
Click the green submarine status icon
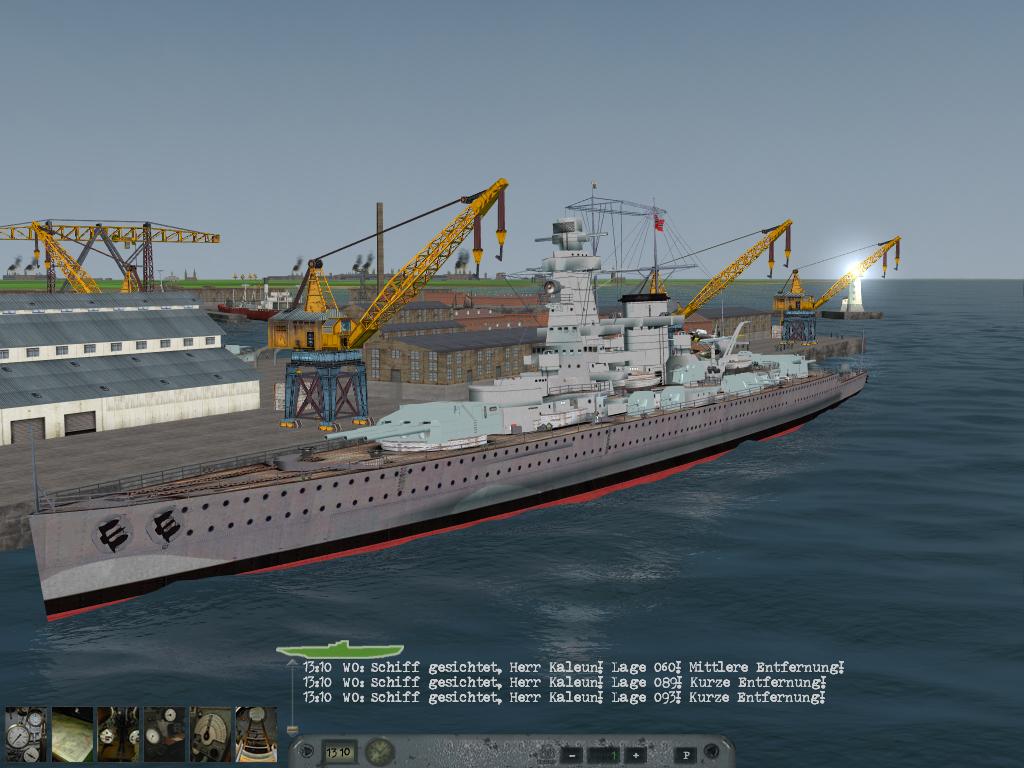(340, 650)
